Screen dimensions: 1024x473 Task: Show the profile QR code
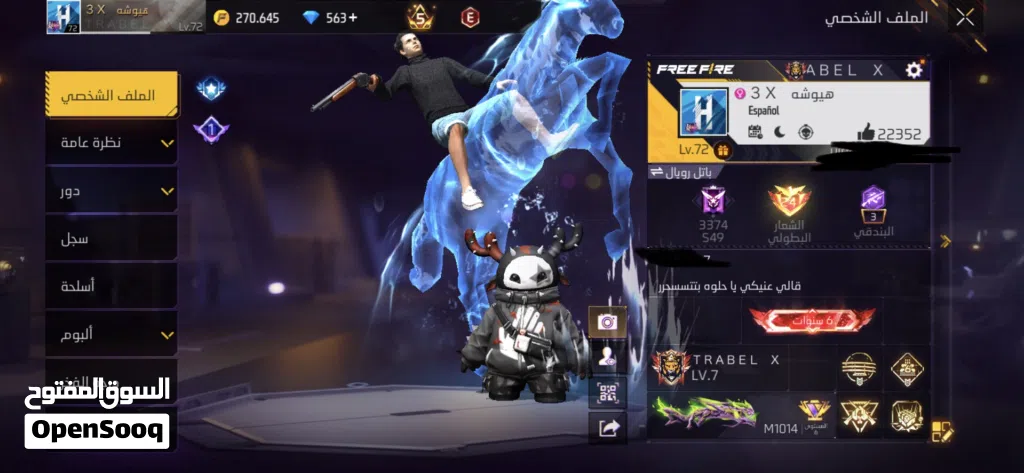607,393
